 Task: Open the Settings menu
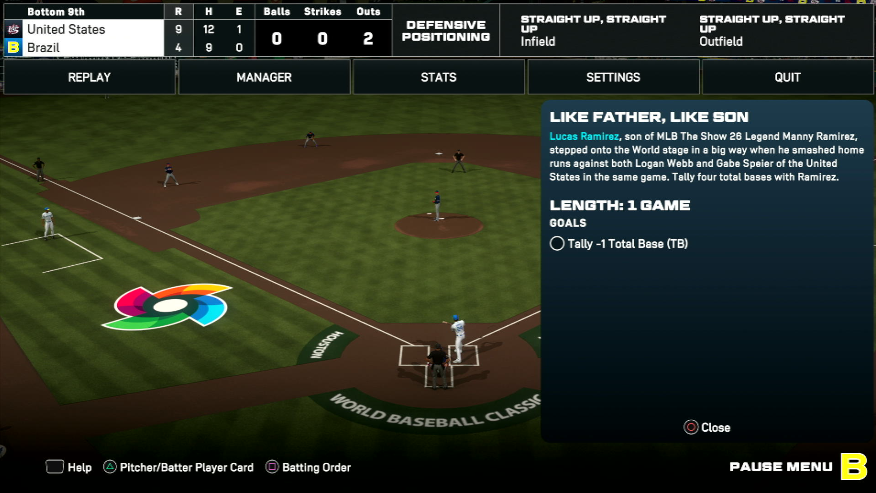tap(613, 77)
